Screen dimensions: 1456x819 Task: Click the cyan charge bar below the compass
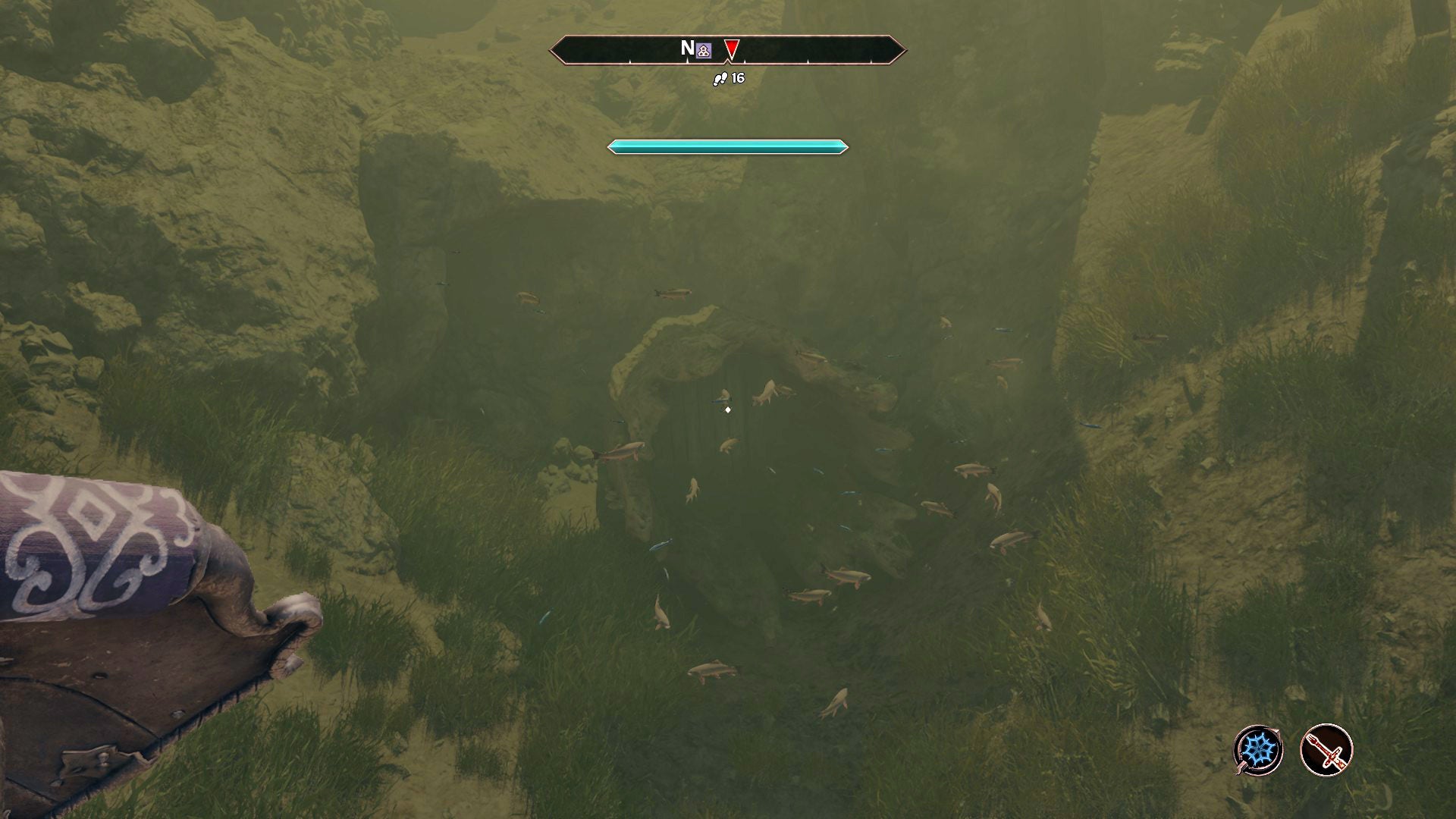pos(726,146)
